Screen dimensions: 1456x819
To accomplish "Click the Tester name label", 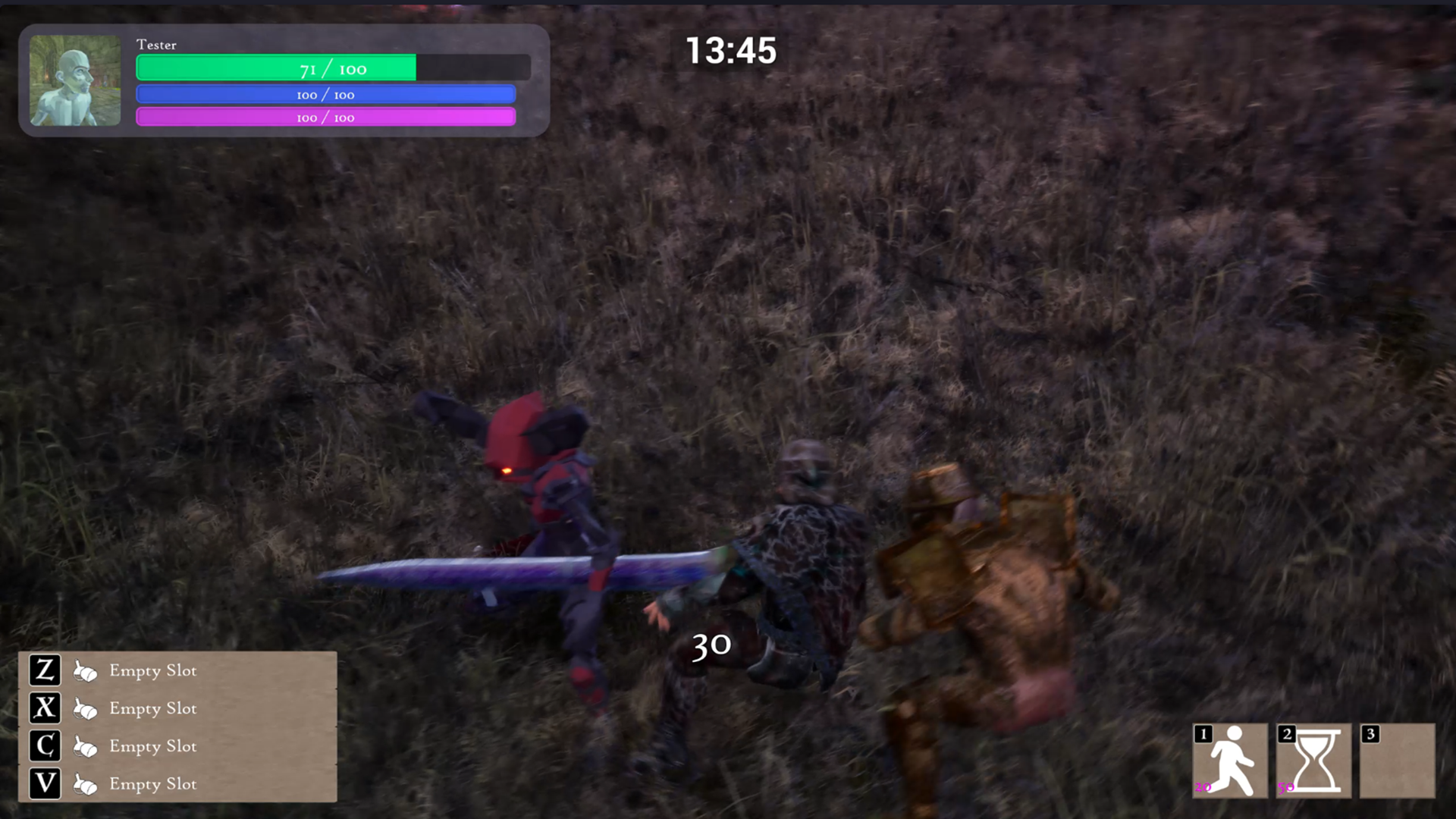I will click(x=156, y=45).
